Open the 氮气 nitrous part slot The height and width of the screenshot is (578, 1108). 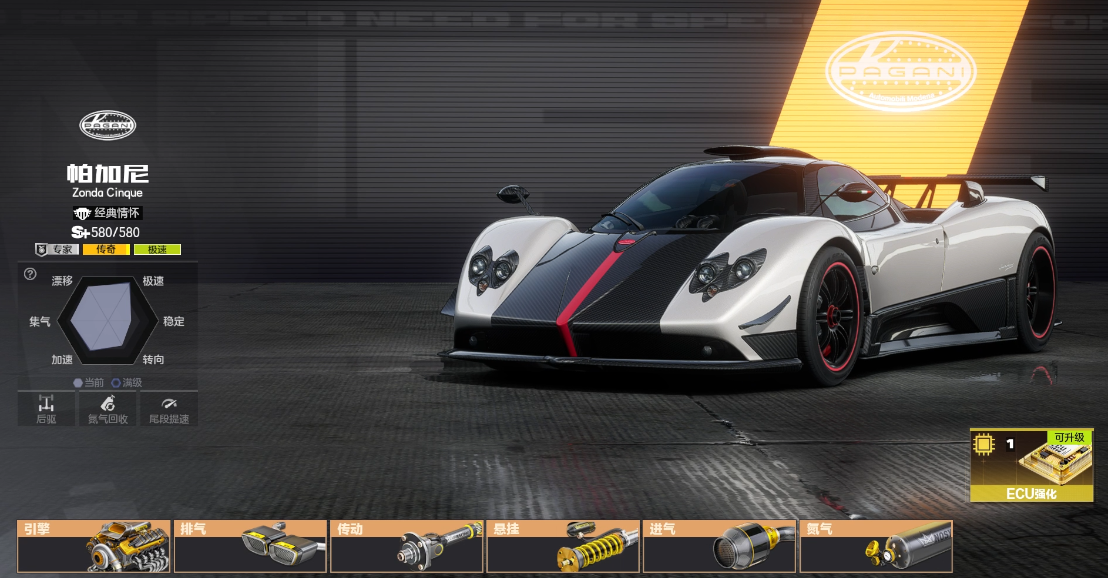(876, 546)
